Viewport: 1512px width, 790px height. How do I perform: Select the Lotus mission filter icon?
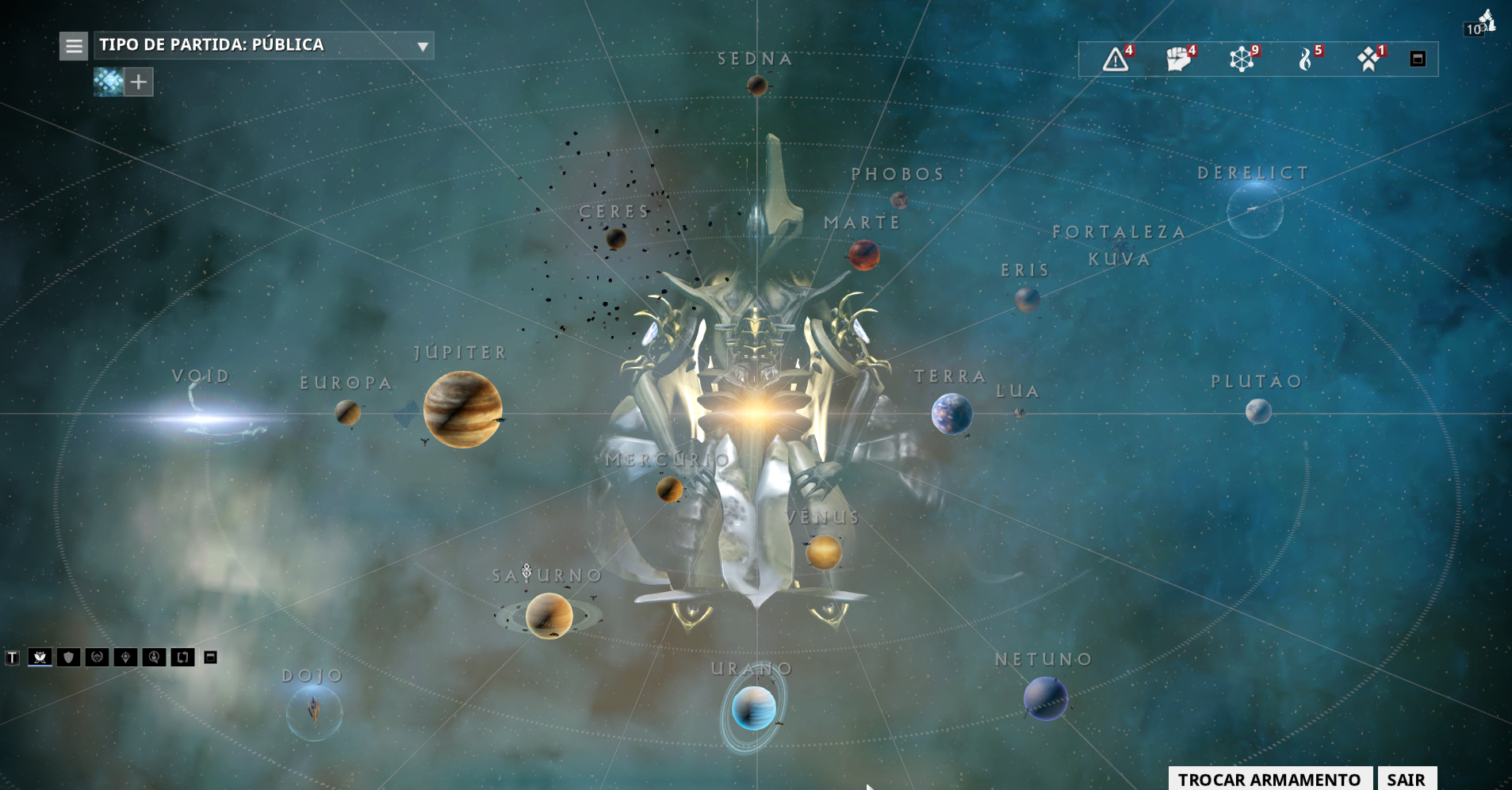[x=38, y=657]
